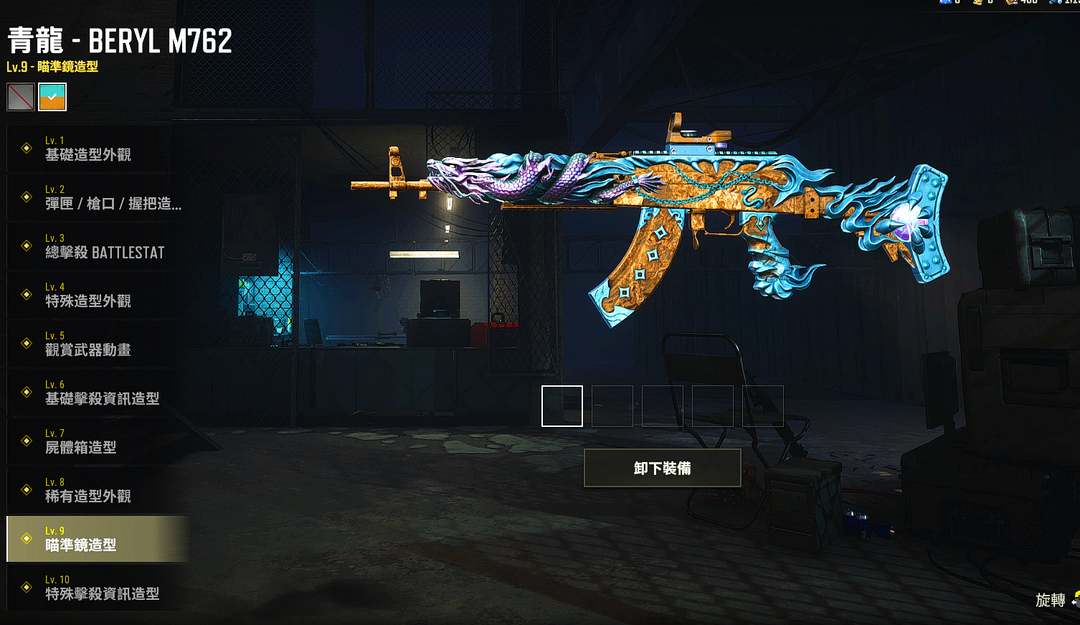Click the 卸下裝備 unequip button
The image size is (1080, 625).
click(662, 468)
